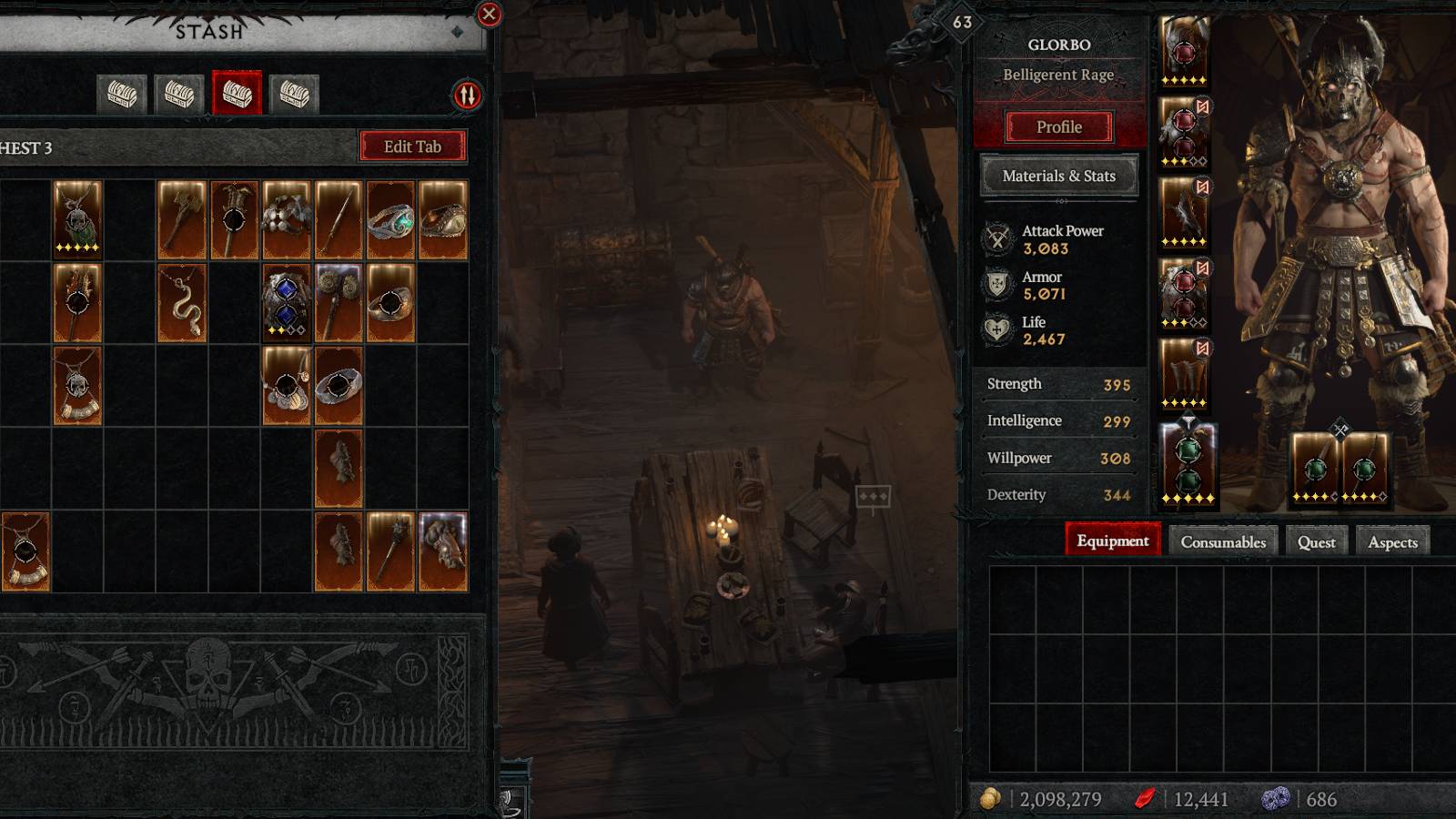Image resolution: width=1456 pixels, height=819 pixels.
Task: Open the first stash chest tab
Action: tap(123, 93)
